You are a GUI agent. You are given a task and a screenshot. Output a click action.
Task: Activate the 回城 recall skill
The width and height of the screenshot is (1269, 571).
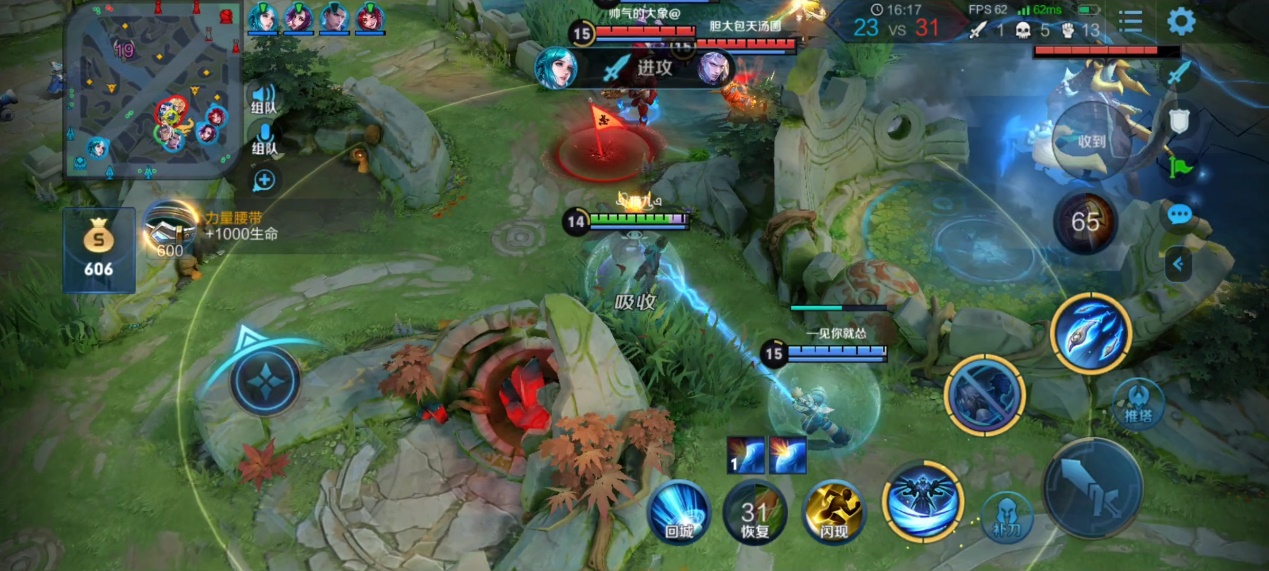pos(679,511)
